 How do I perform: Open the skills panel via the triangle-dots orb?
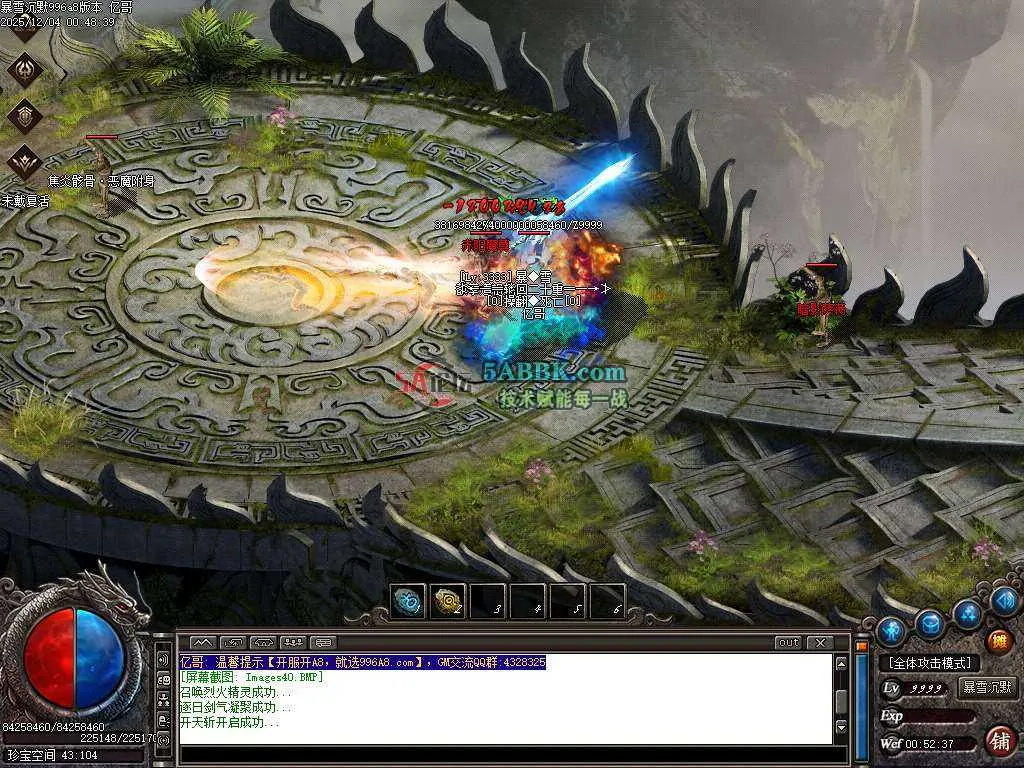coord(967,612)
